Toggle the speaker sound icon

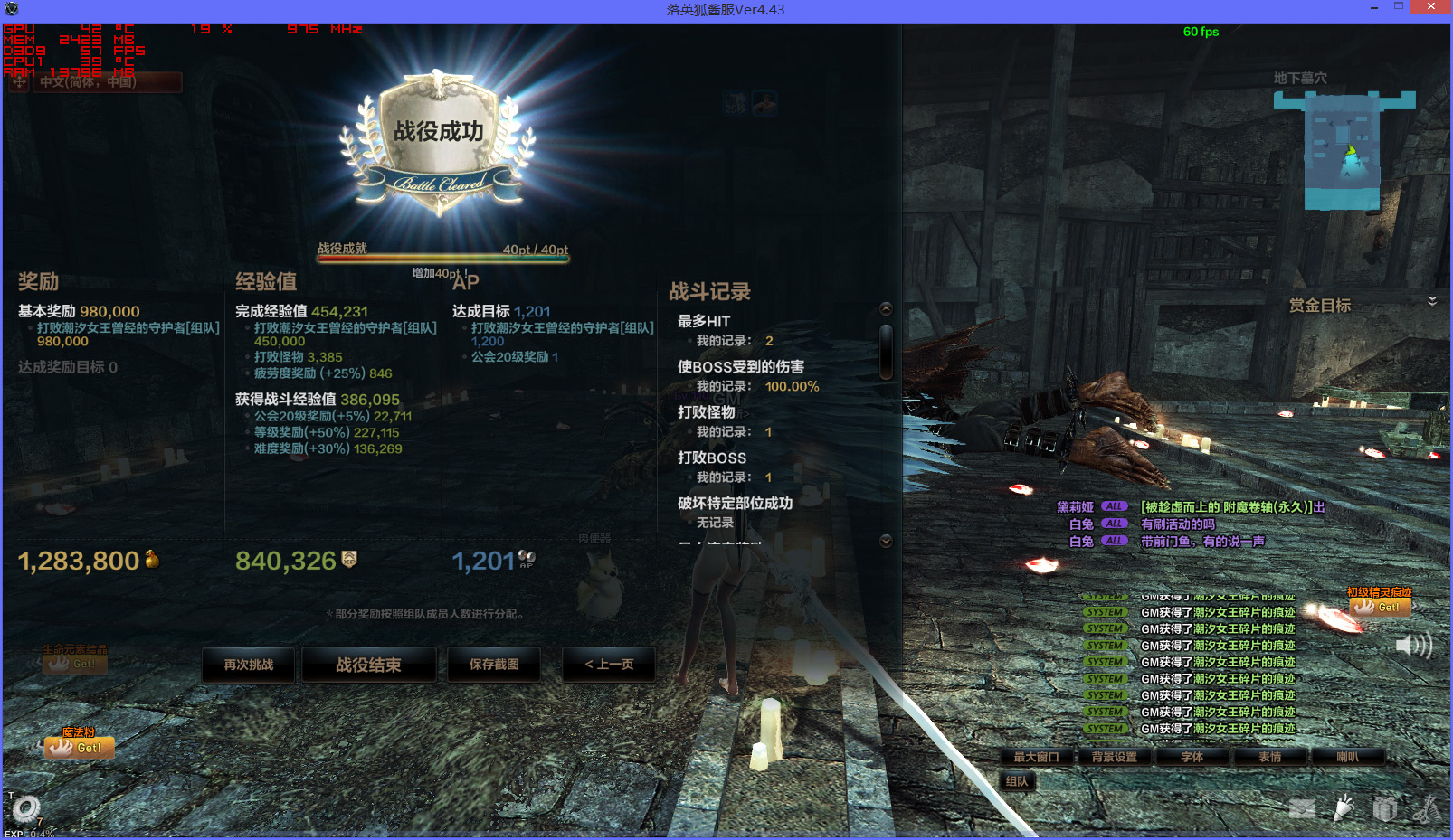coord(1413,645)
